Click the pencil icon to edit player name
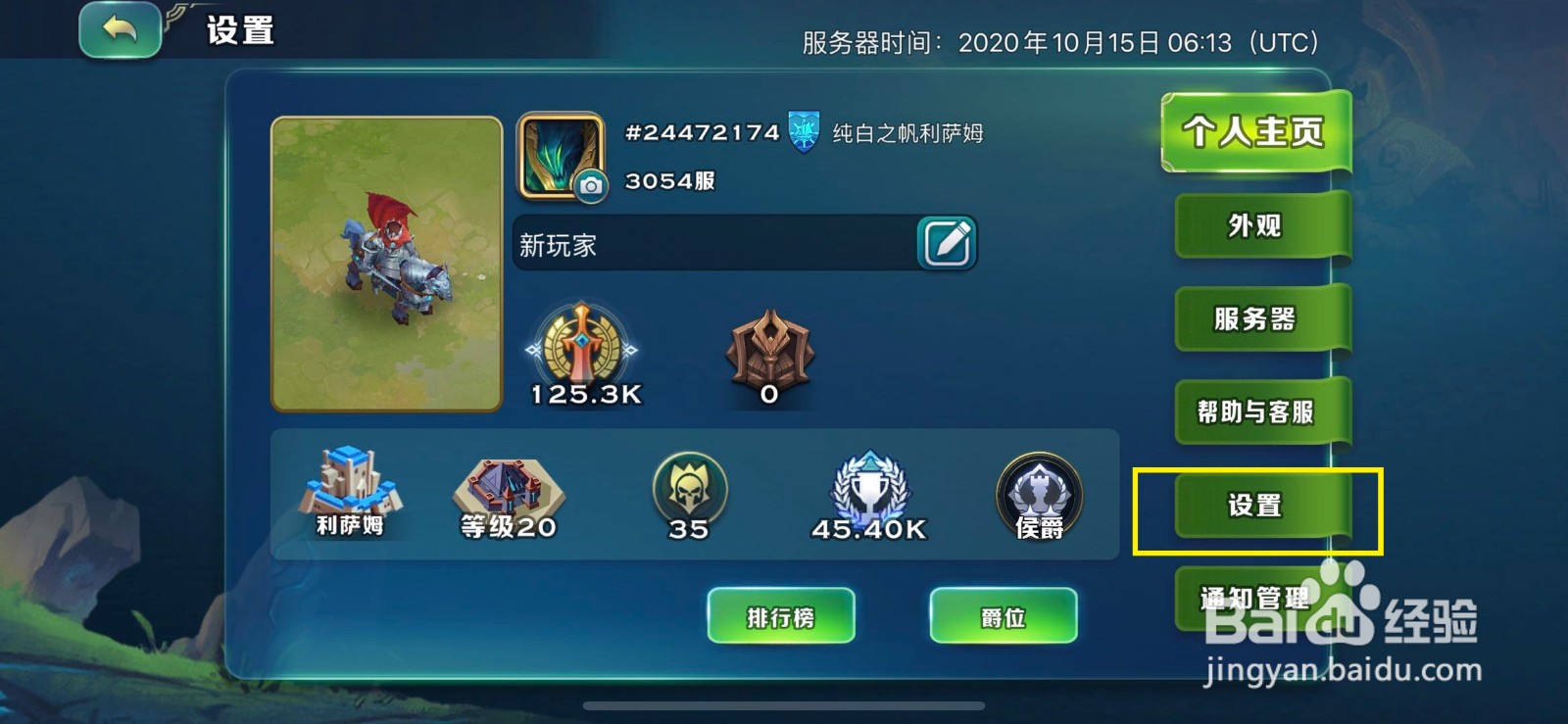This screenshot has width=1568, height=724. (946, 241)
